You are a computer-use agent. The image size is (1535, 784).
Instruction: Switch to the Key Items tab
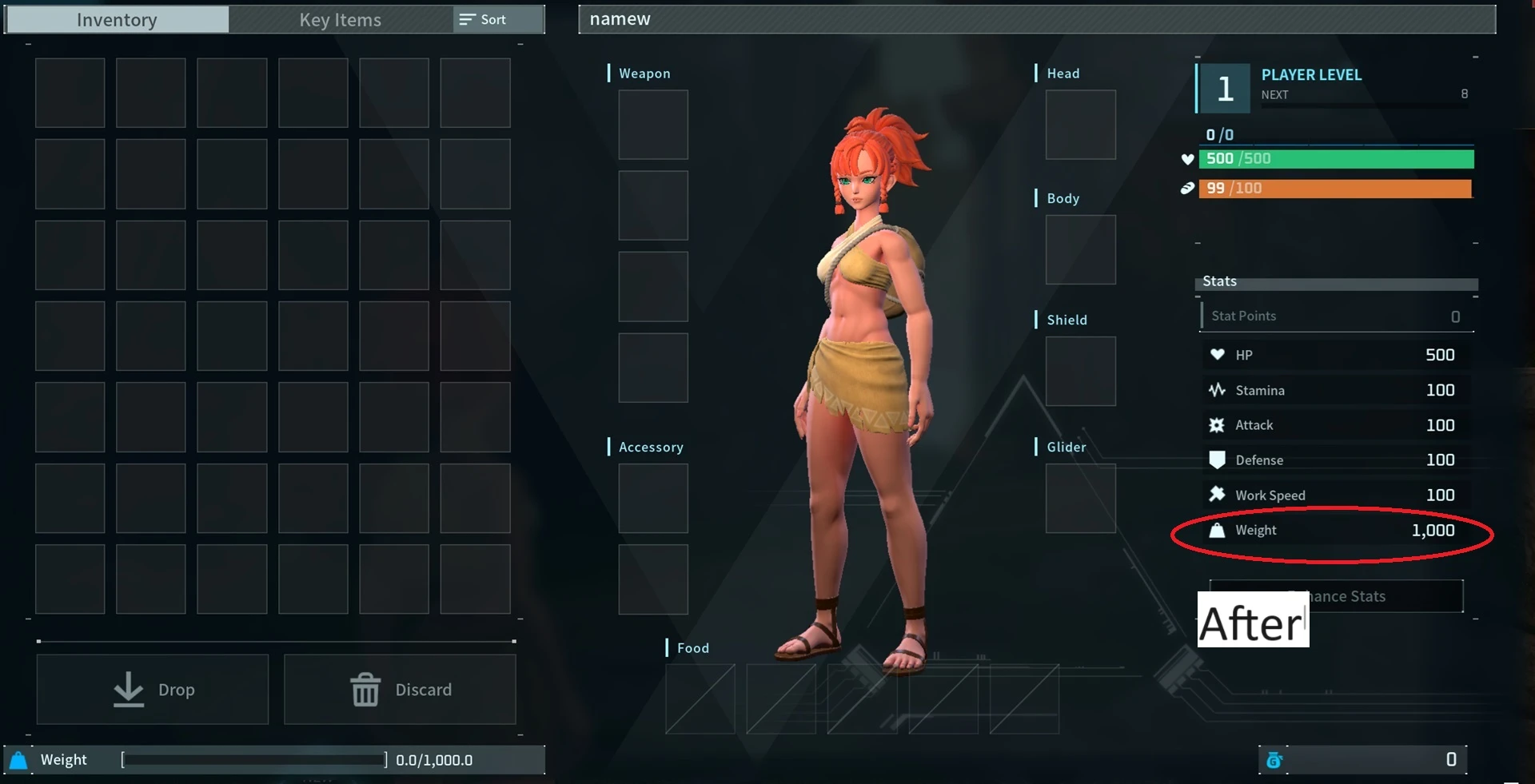[x=339, y=19]
